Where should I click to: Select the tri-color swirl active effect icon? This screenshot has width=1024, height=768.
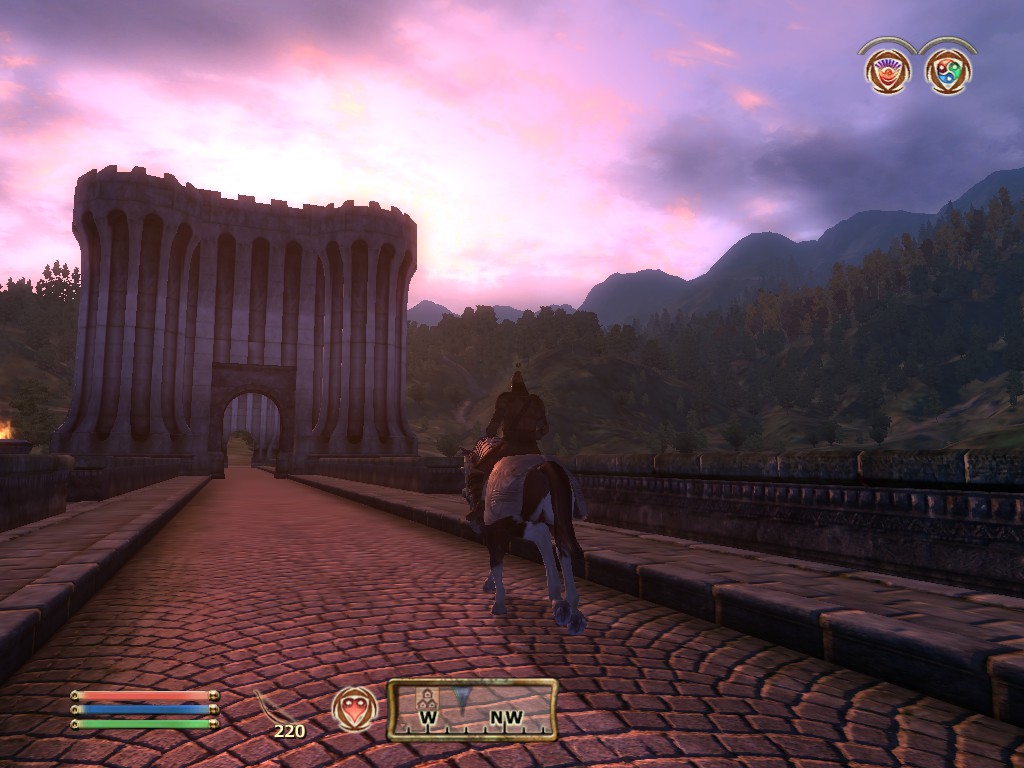(947, 70)
